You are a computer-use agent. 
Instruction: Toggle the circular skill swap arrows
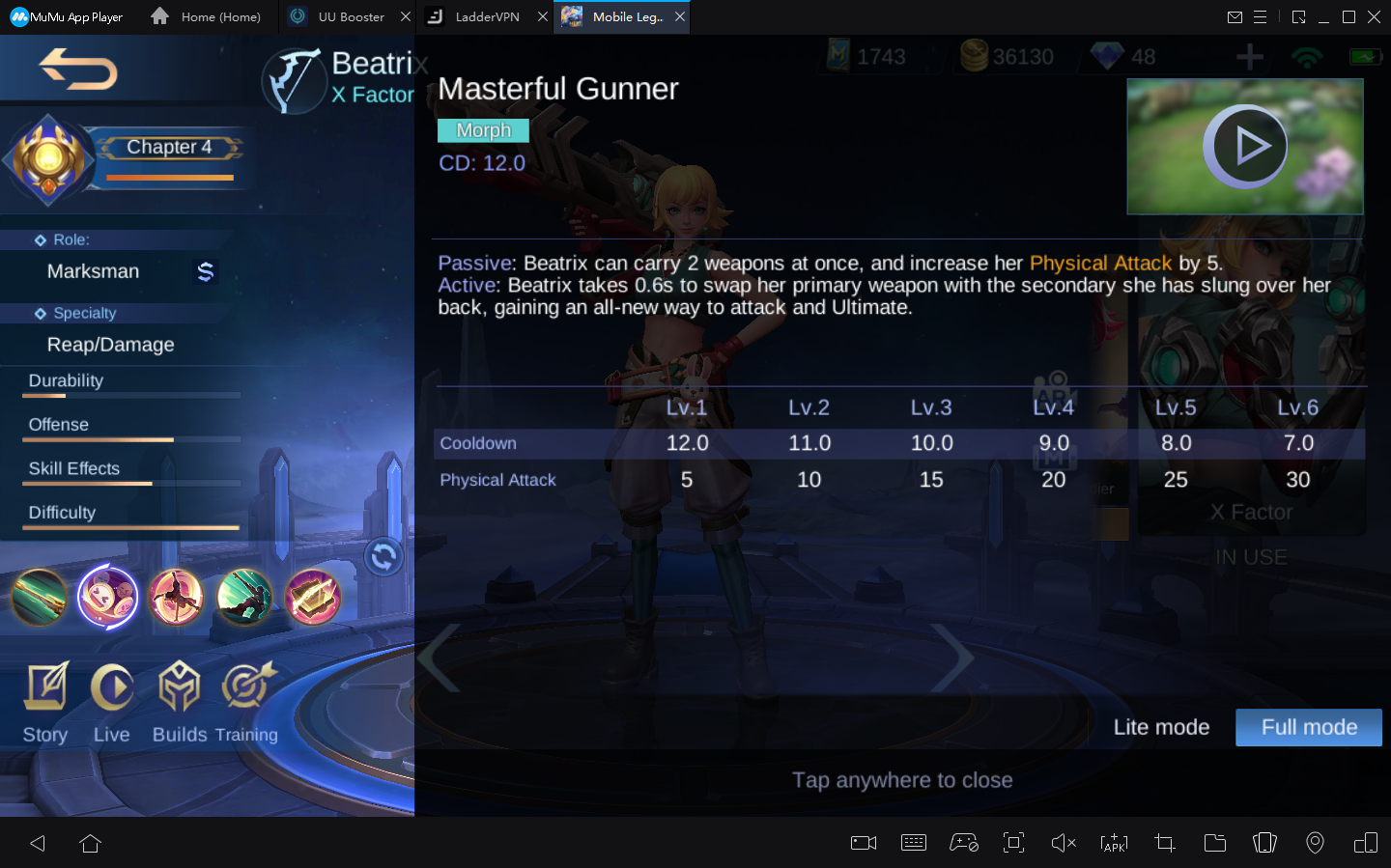click(x=383, y=557)
